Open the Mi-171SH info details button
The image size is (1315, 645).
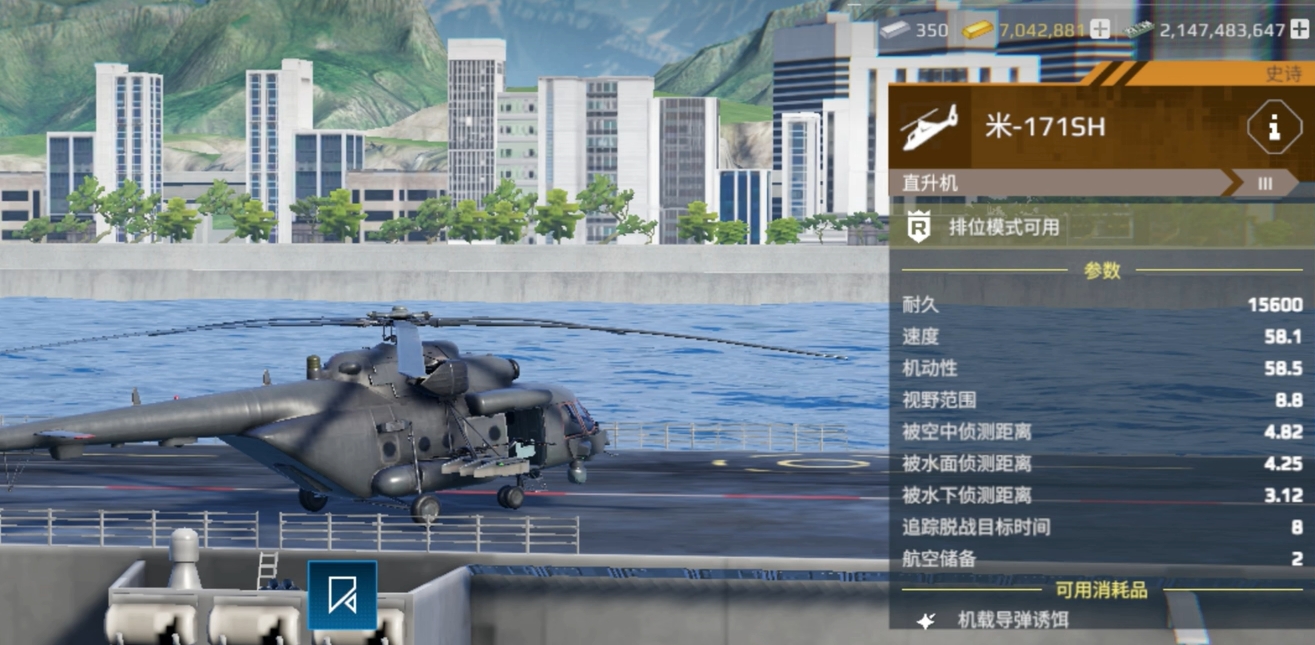[x=1273, y=128]
